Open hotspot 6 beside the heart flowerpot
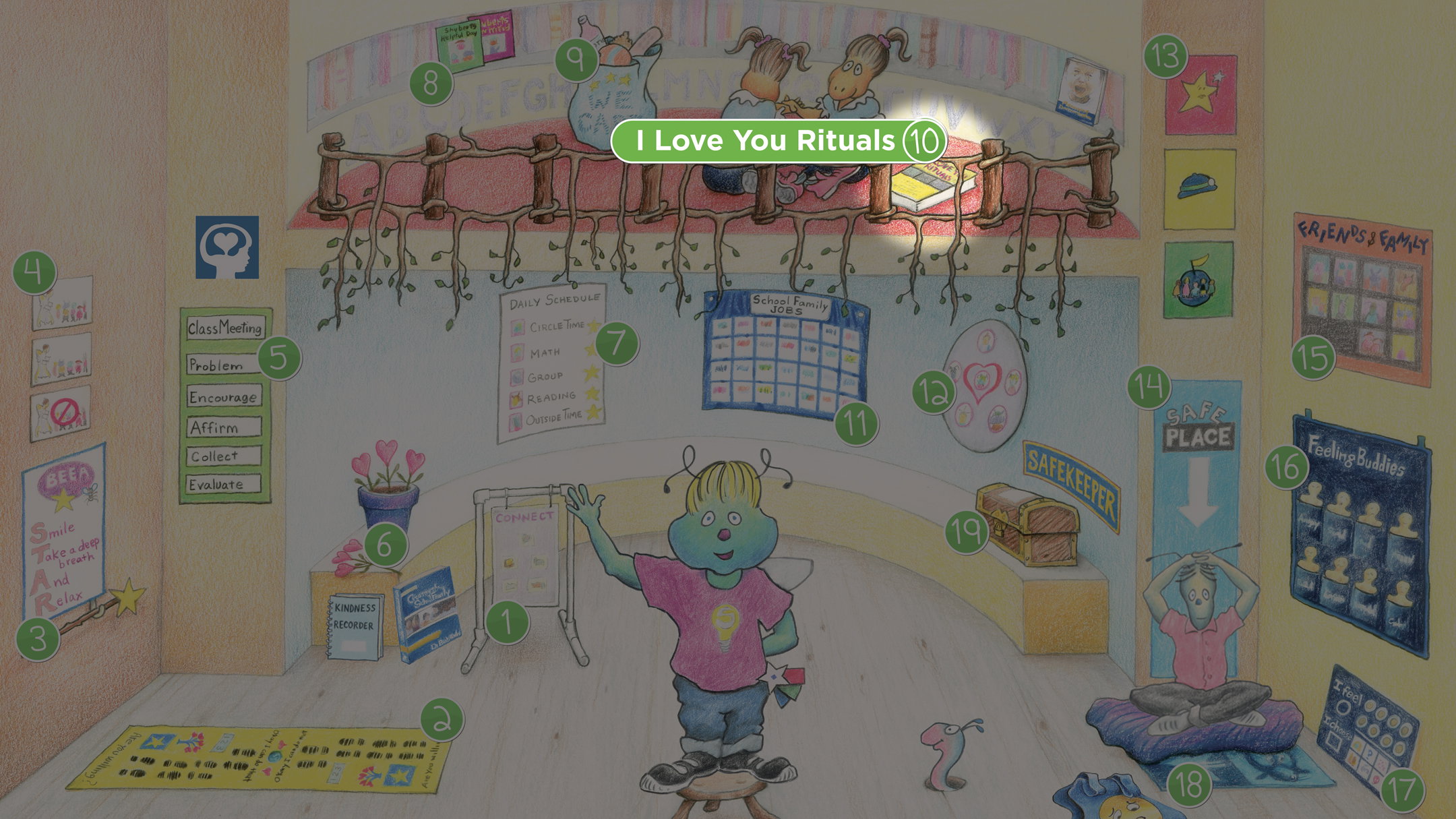The image size is (1456, 819). (385, 544)
